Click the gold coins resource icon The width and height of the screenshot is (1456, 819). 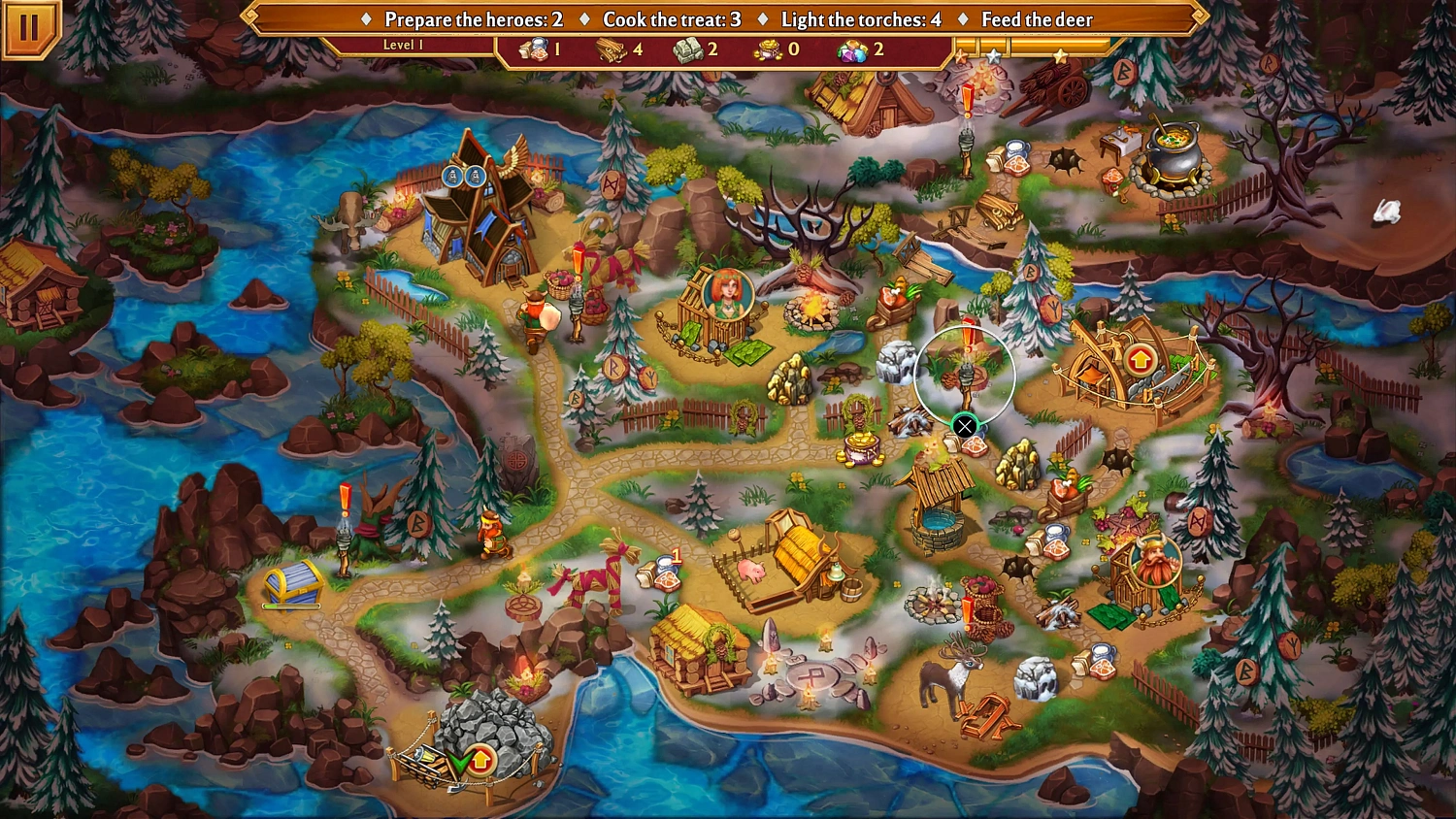pos(767,49)
